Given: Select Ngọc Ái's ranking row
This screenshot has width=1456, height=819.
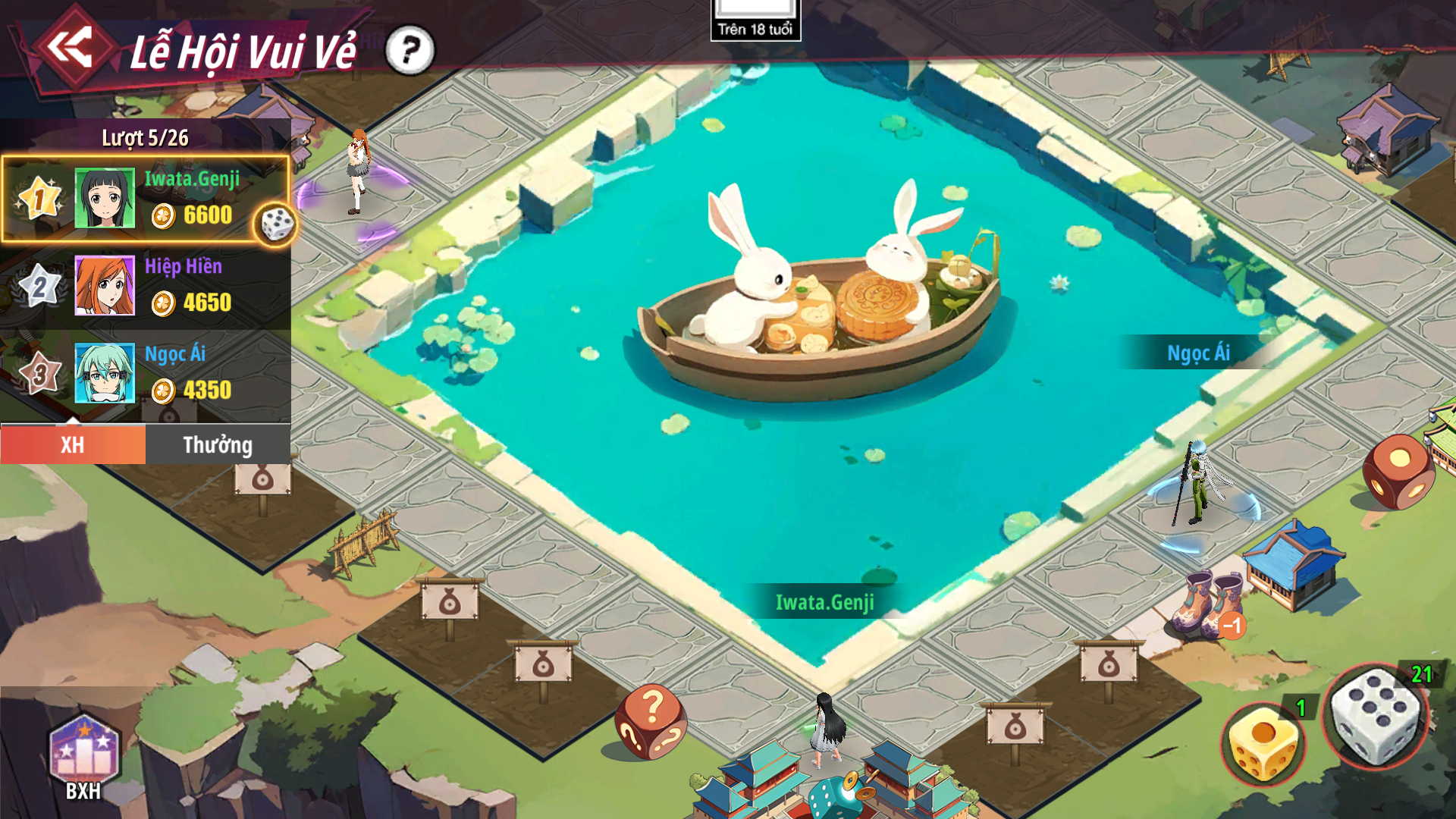Looking at the screenshot, I should point(146,373).
